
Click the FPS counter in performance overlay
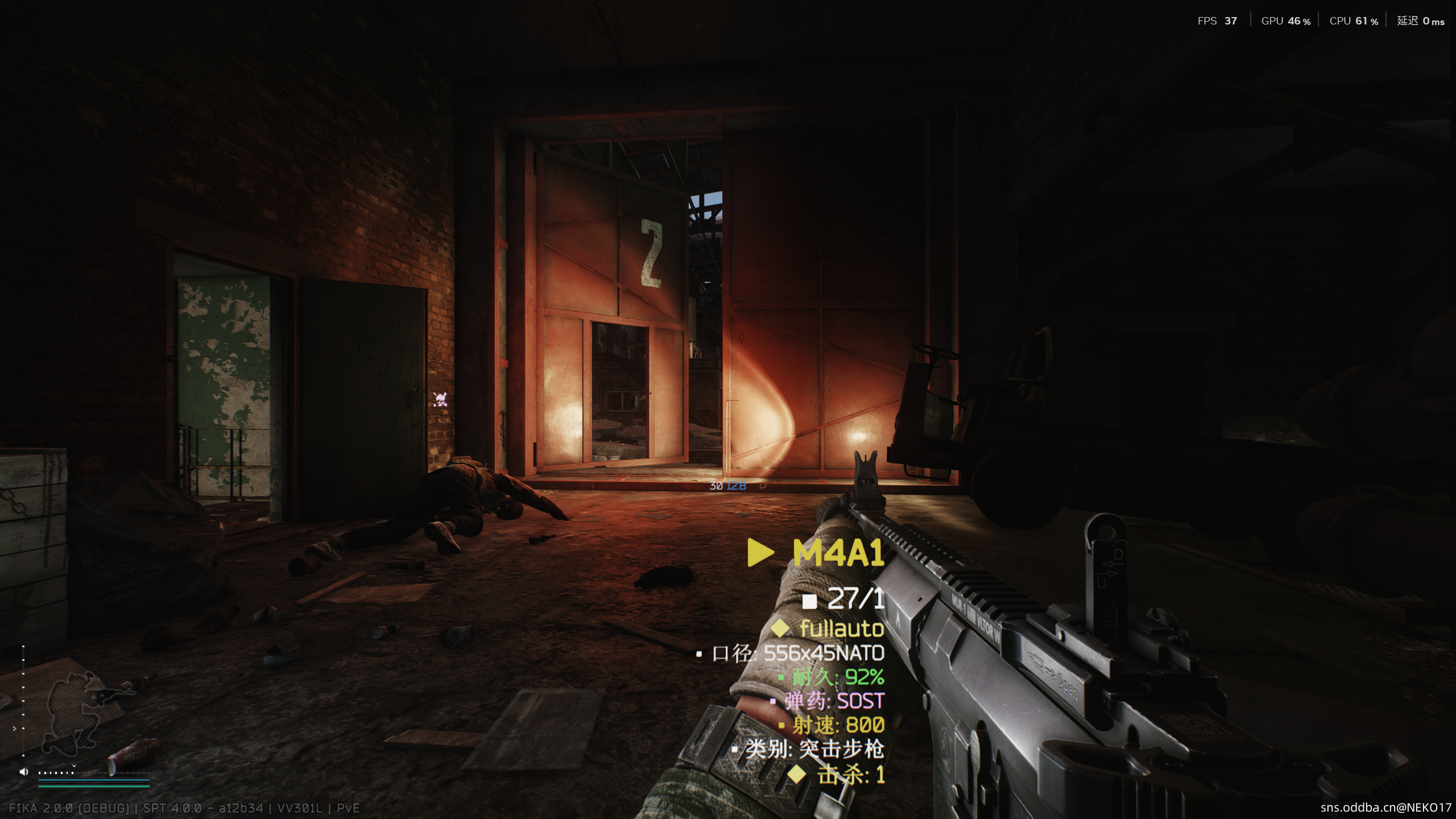(x=1217, y=21)
